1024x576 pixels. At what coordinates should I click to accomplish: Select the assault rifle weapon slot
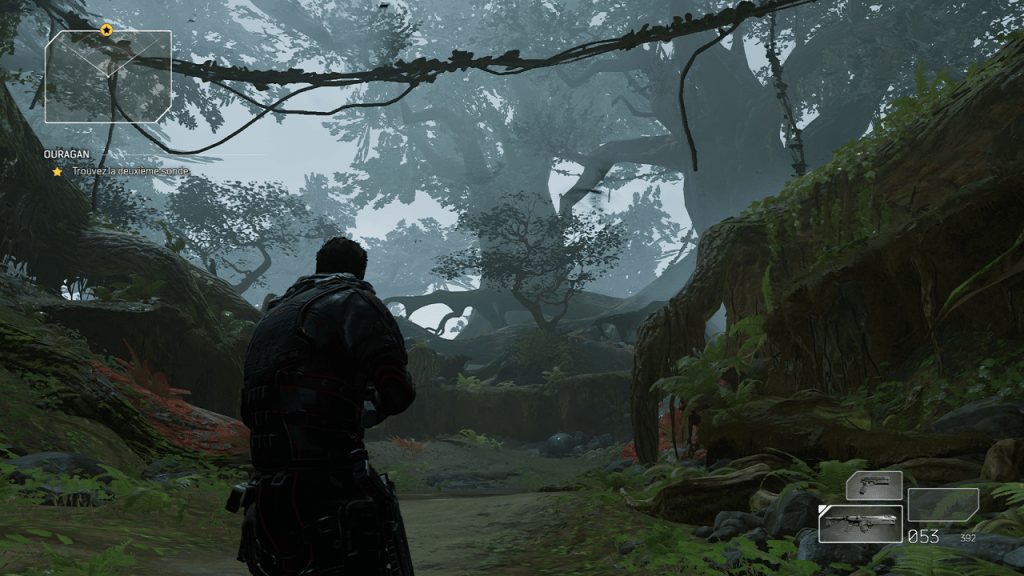click(x=860, y=523)
